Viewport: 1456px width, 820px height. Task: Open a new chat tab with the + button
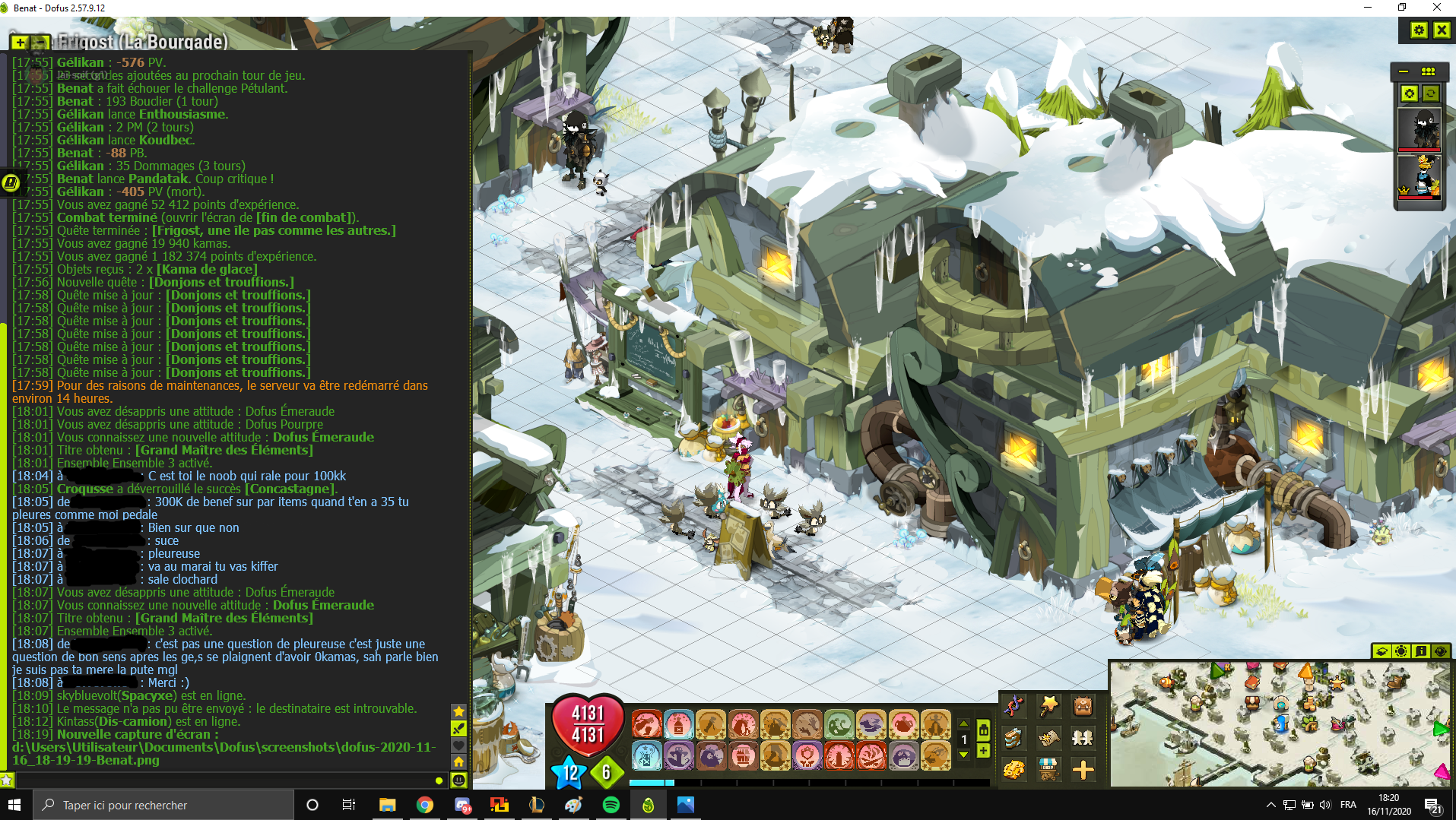tap(19, 43)
